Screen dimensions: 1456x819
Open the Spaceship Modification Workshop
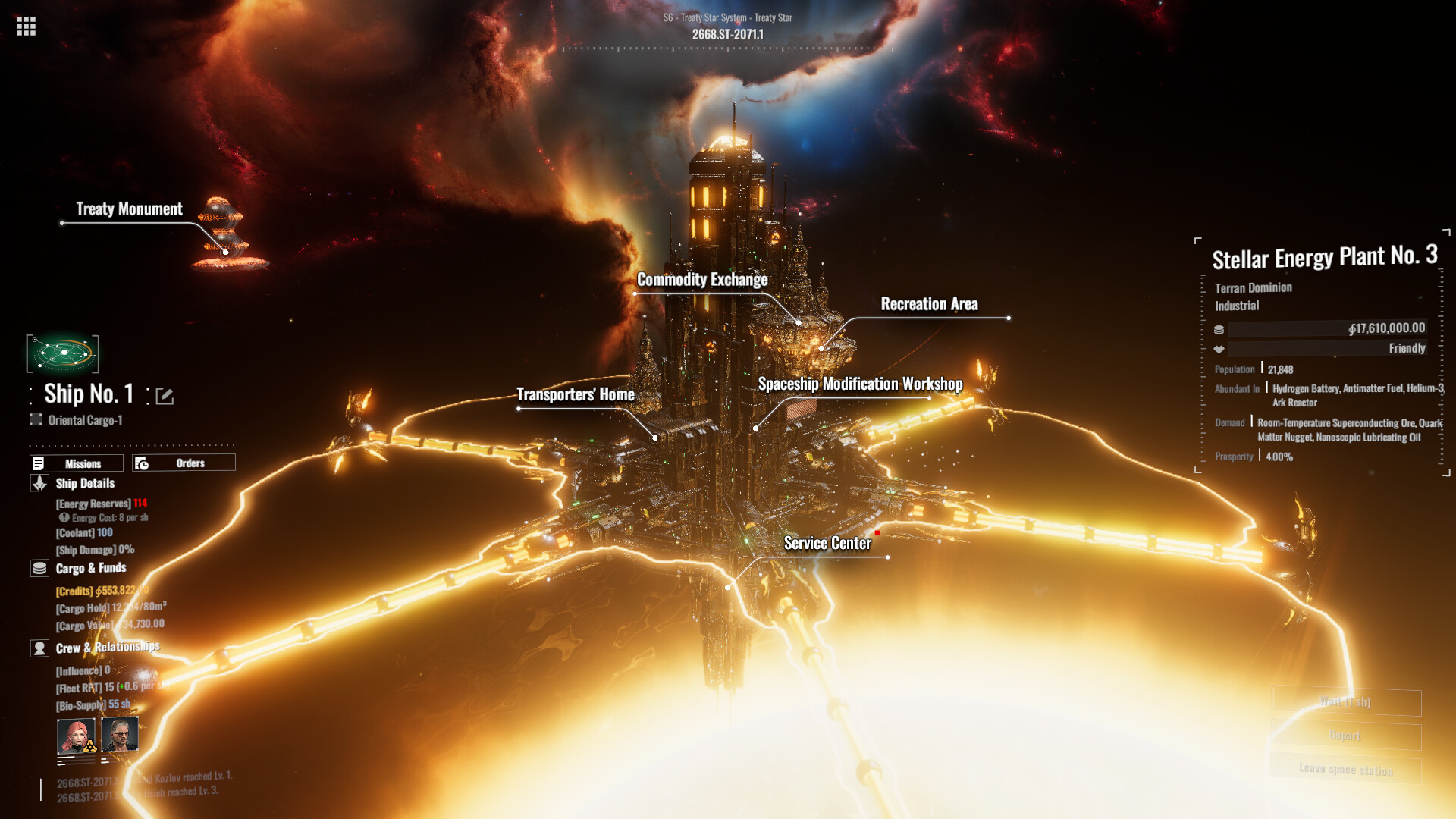tap(860, 384)
